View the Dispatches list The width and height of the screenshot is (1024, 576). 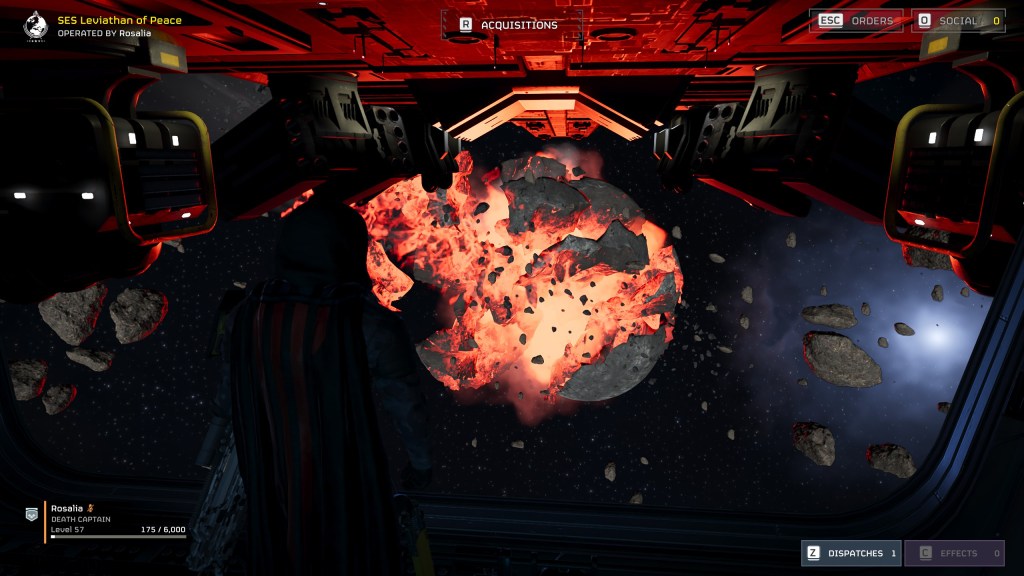pyautogui.click(x=850, y=553)
